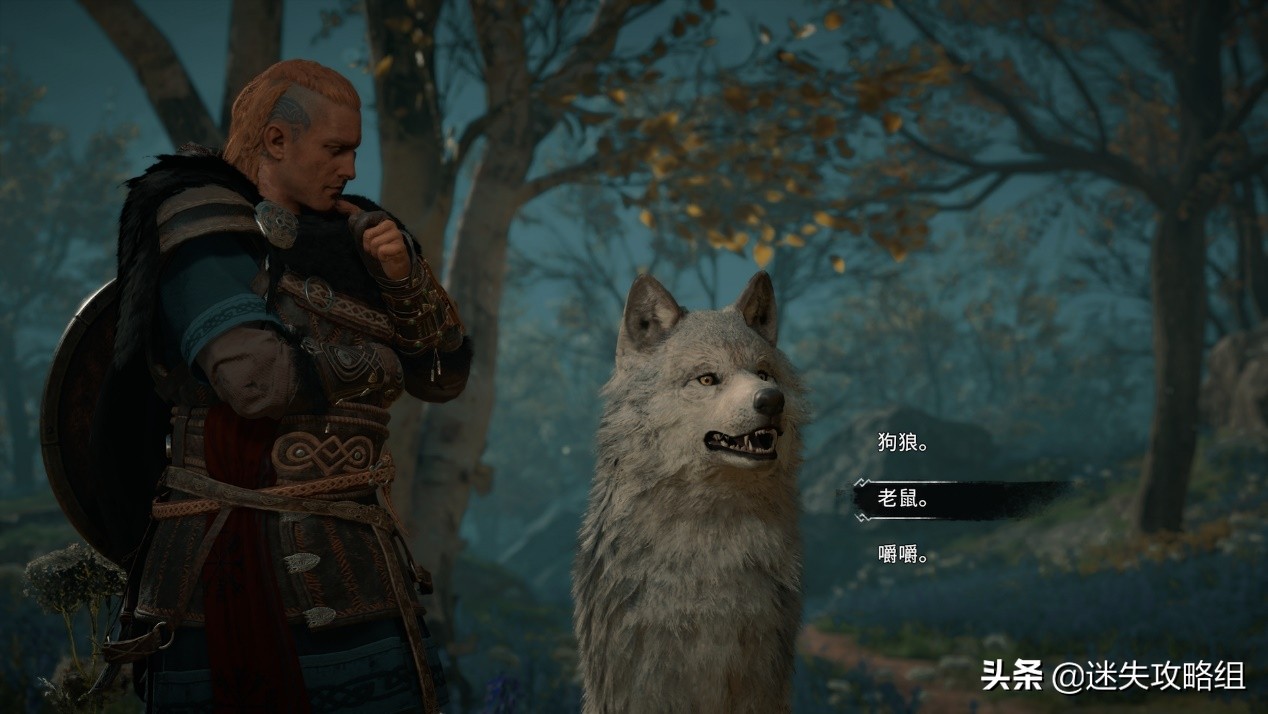This screenshot has width=1268, height=714.
Task: Pick the 嚼嚼 dialogue choice
Action: click(x=902, y=555)
